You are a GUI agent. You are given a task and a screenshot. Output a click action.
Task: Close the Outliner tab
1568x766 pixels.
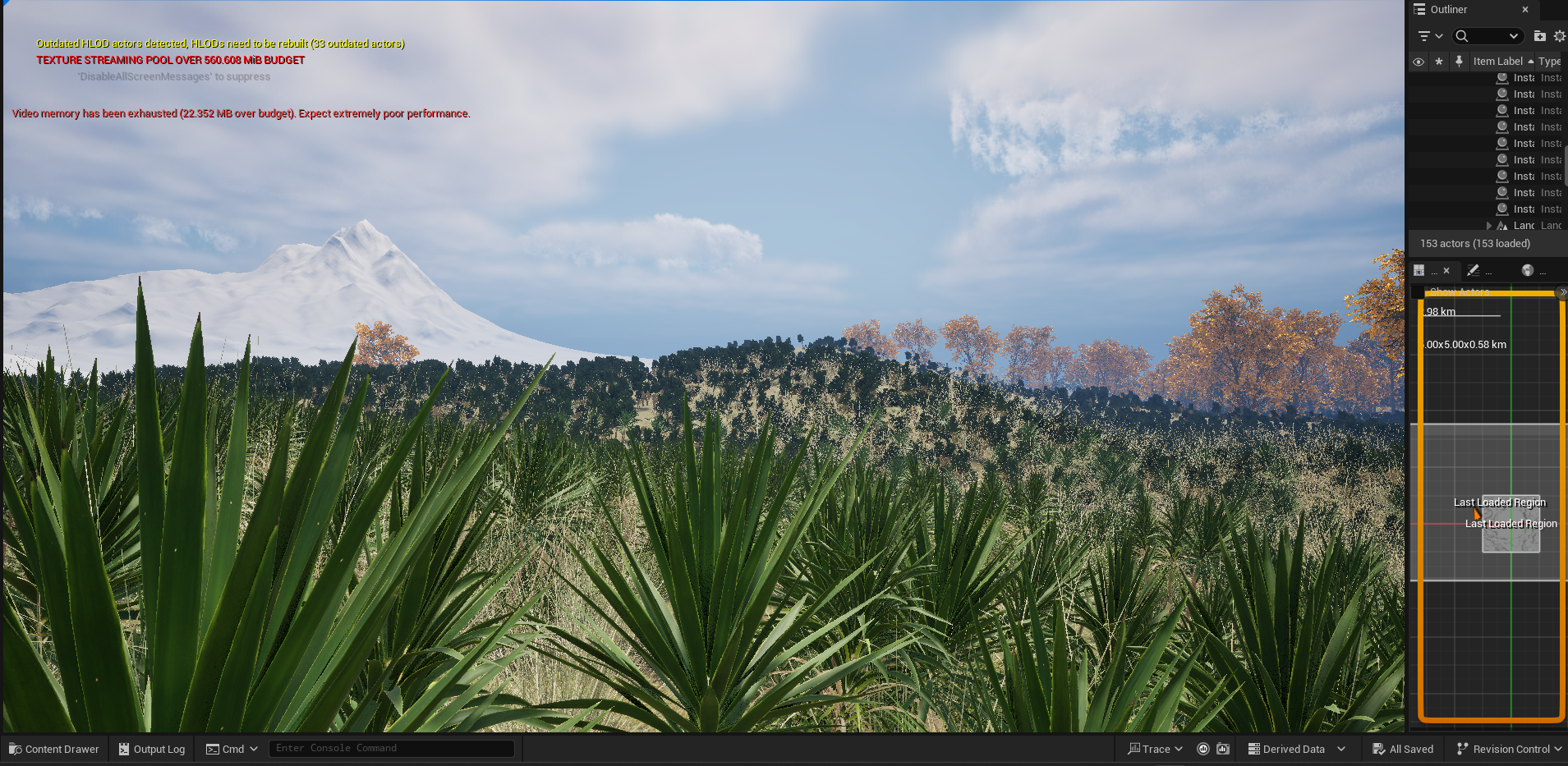[1525, 10]
